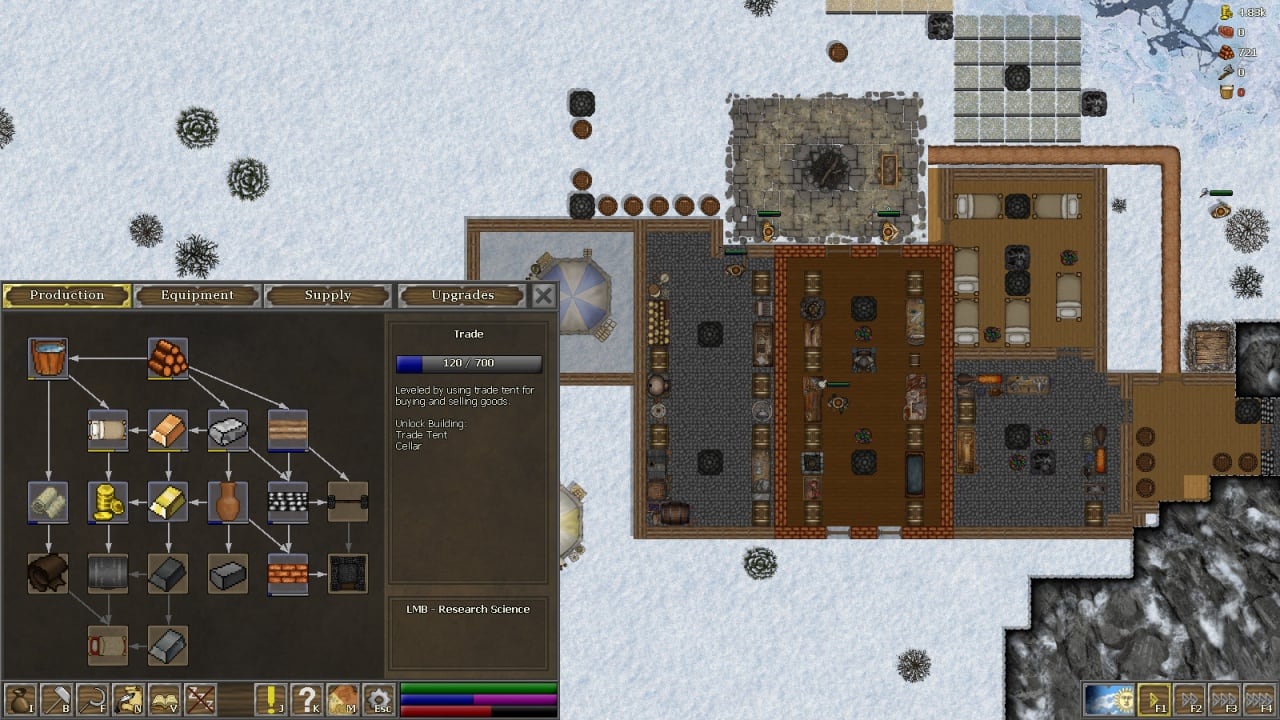Select the gold coins research node
Image resolution: width=1280 pixels, height=720 pixels.
[108, 502]
